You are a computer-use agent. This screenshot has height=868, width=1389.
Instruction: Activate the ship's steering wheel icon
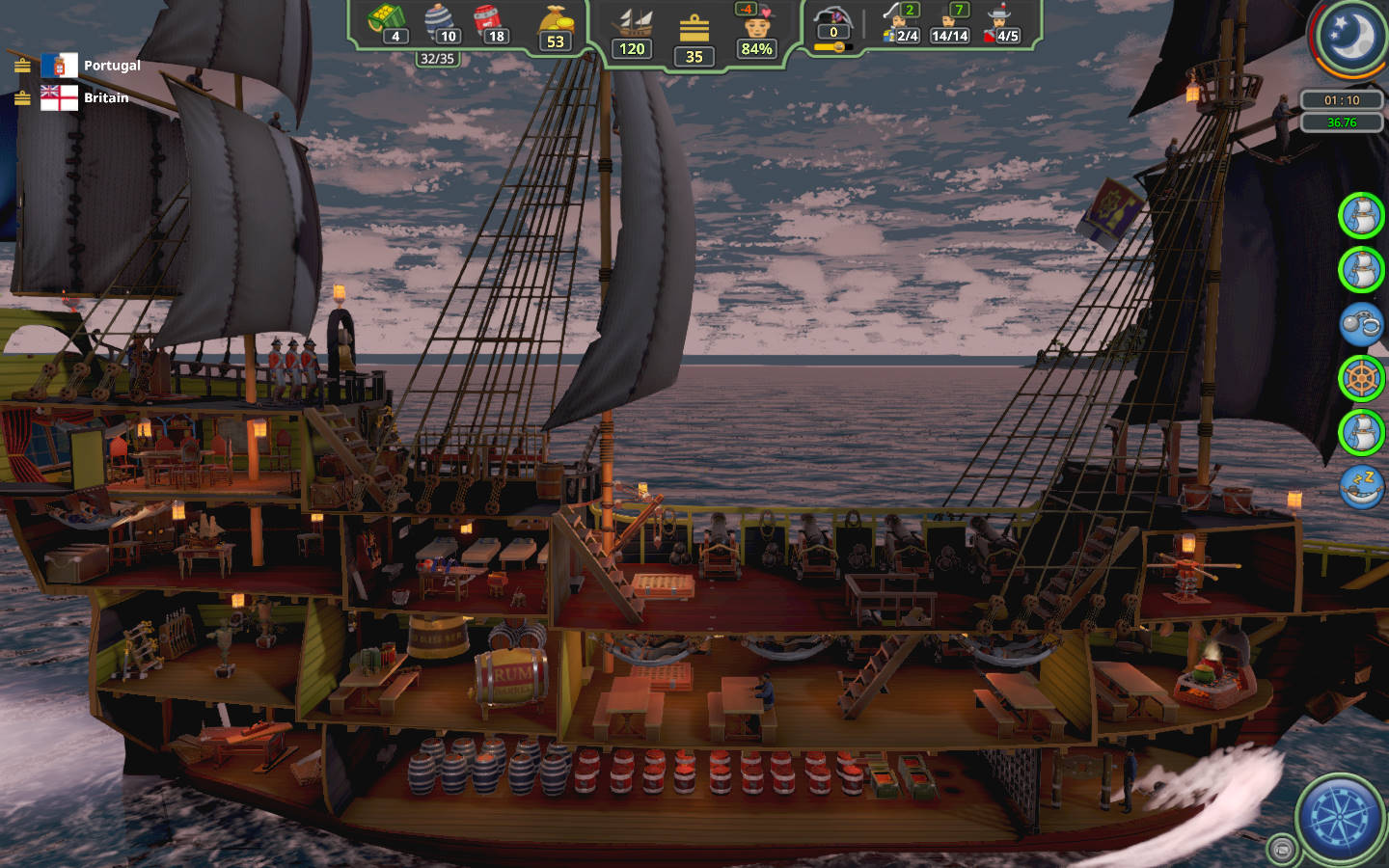(x=1361, y=378)
